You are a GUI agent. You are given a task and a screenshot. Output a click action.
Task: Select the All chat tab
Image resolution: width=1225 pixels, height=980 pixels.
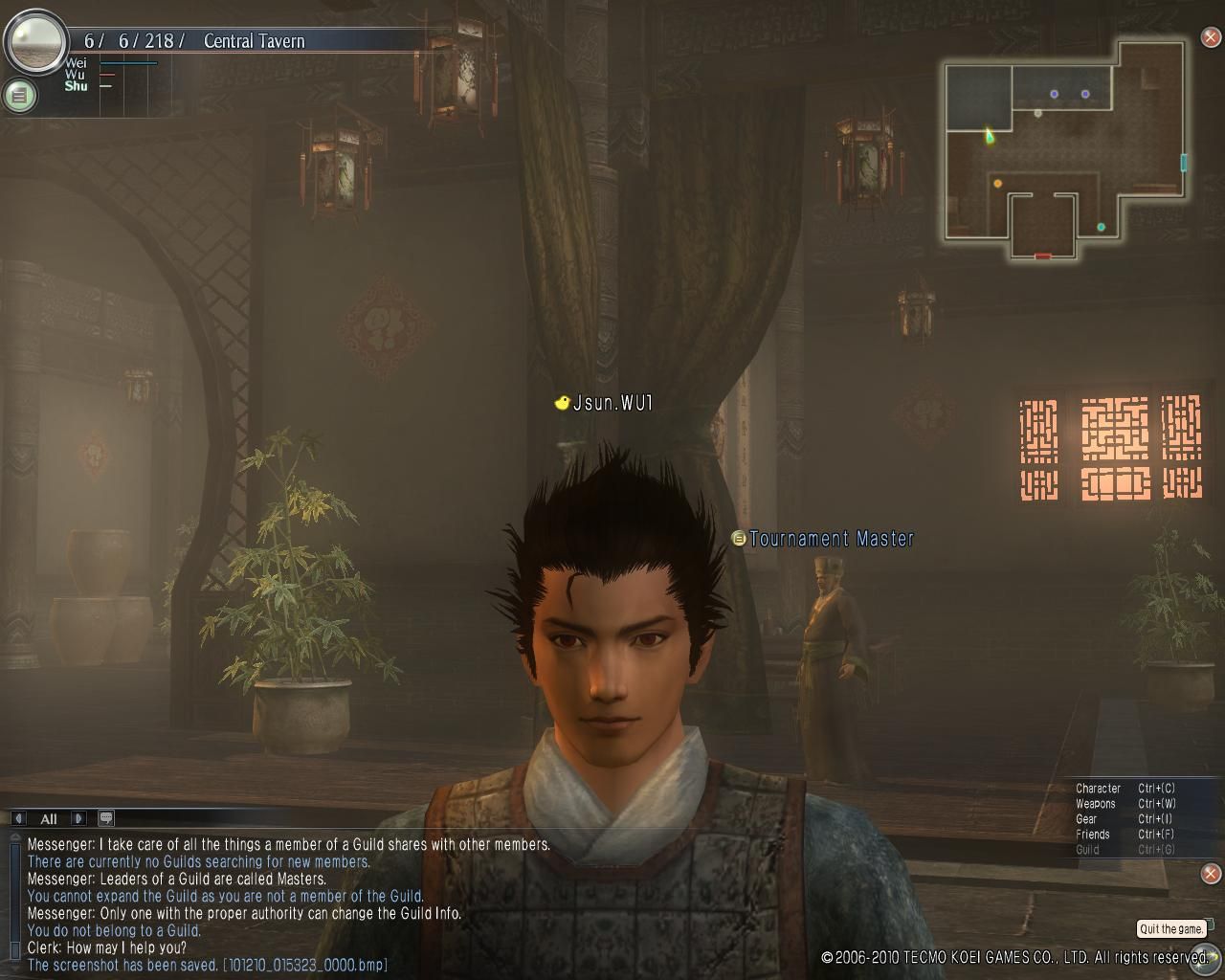(x=49, y=819)
